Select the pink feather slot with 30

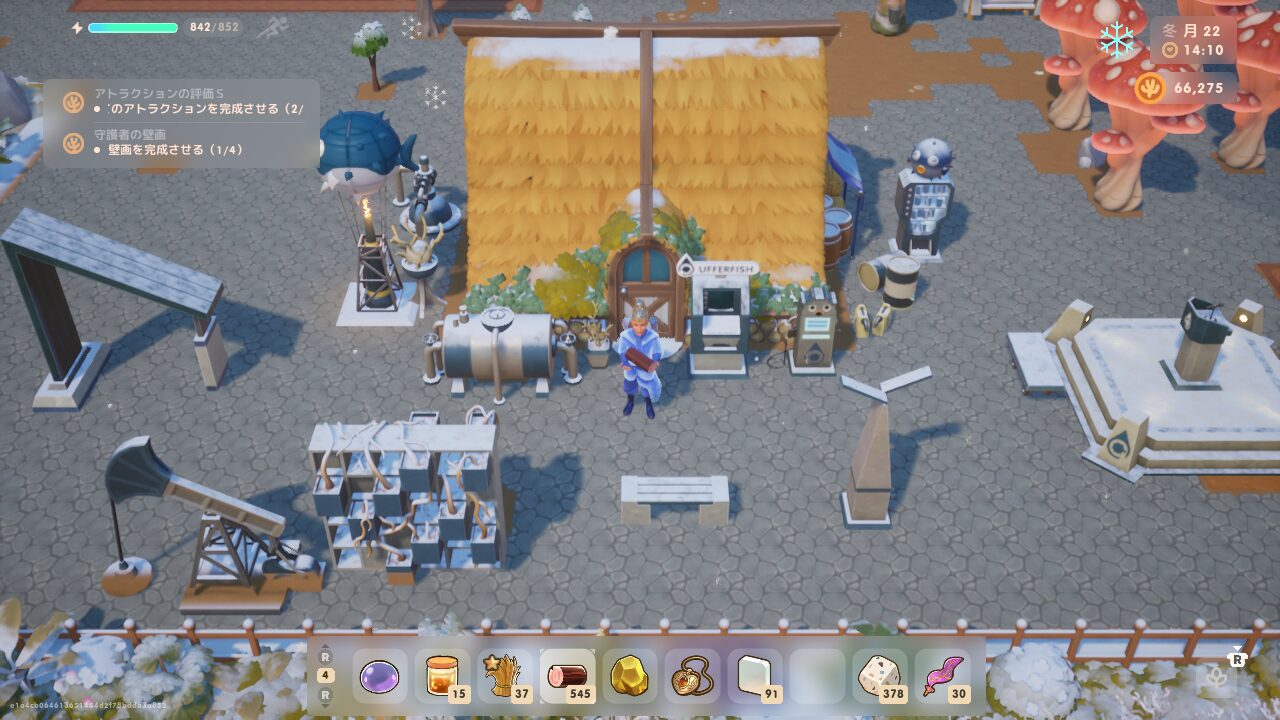point(941,677)
